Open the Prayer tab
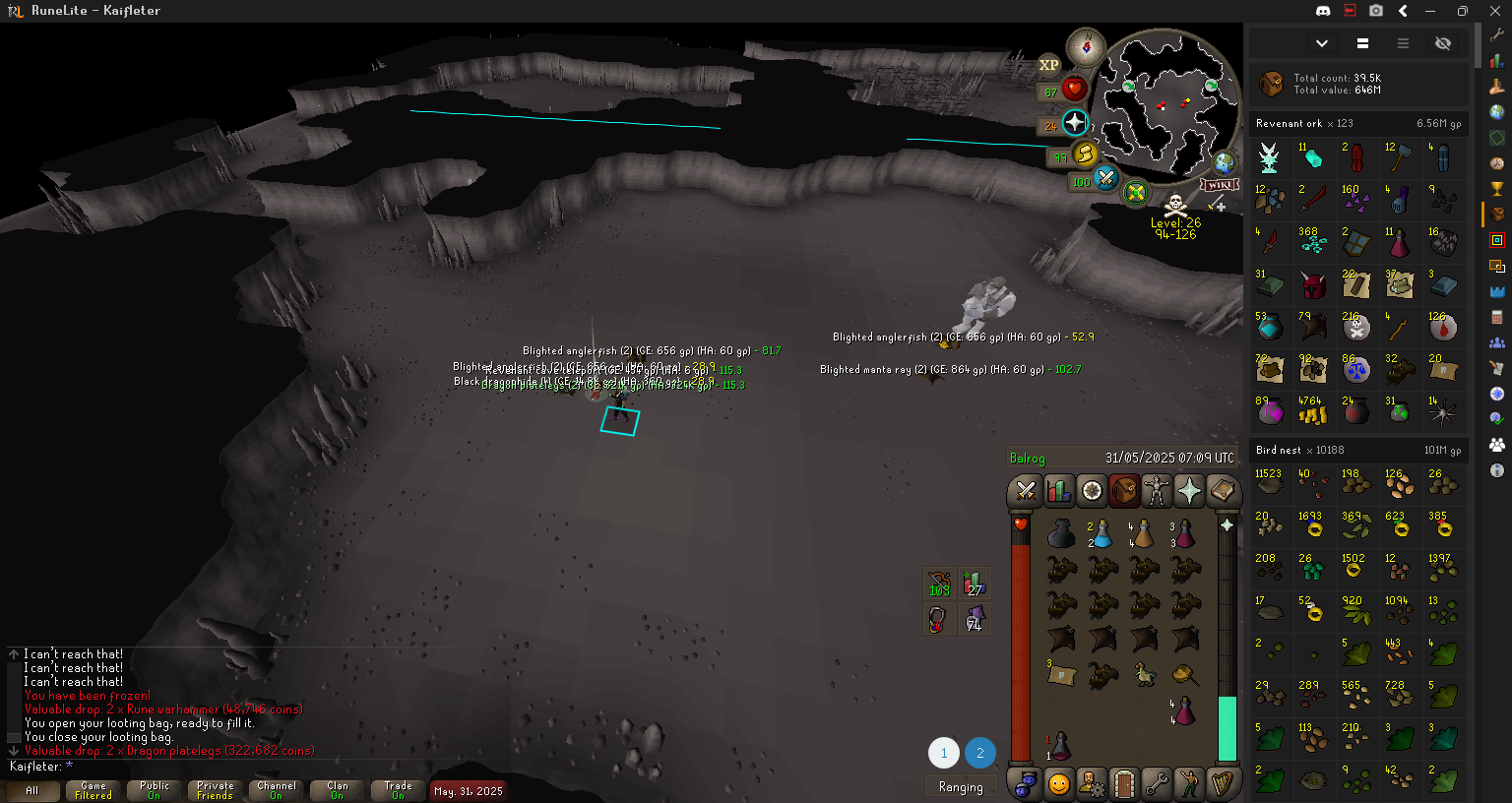 click(x=1189, y=490)
